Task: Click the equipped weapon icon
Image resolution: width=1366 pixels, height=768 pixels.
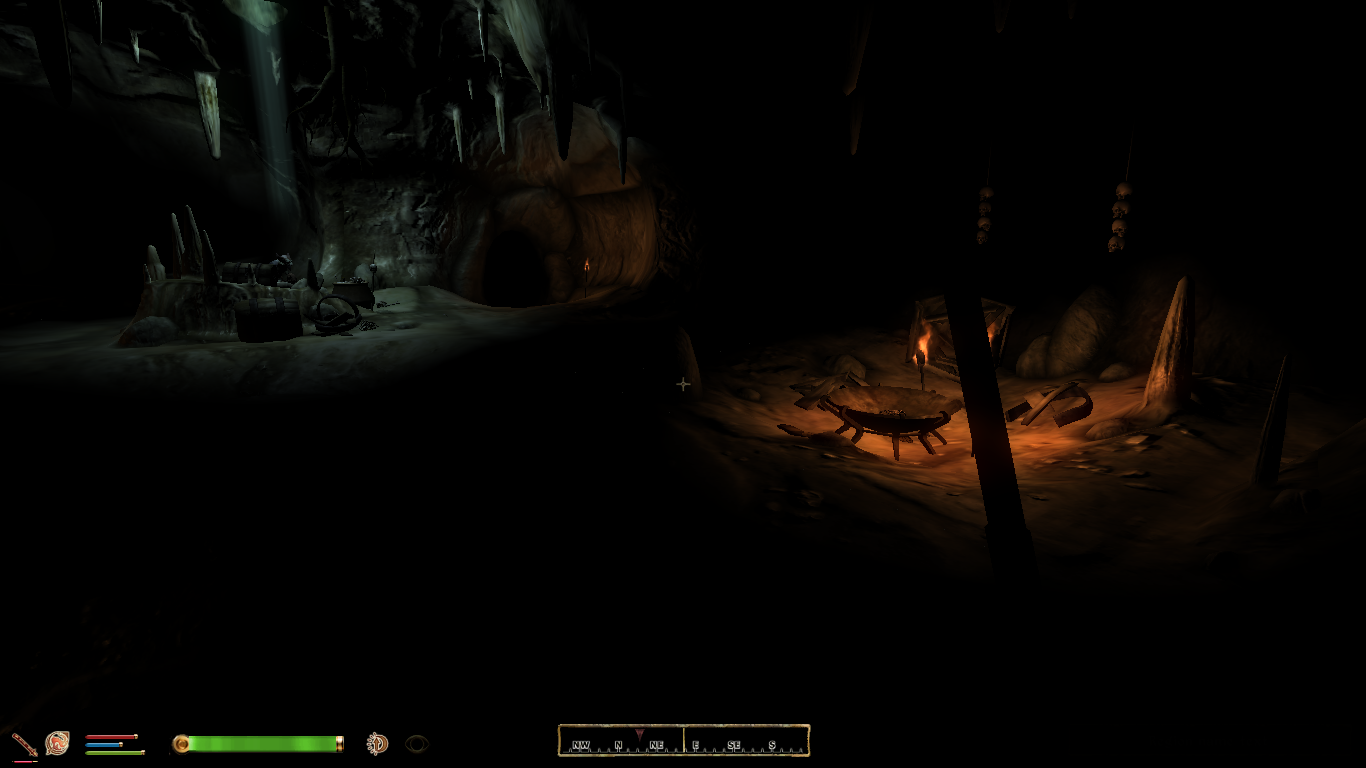Action: (x=24, y=744)
